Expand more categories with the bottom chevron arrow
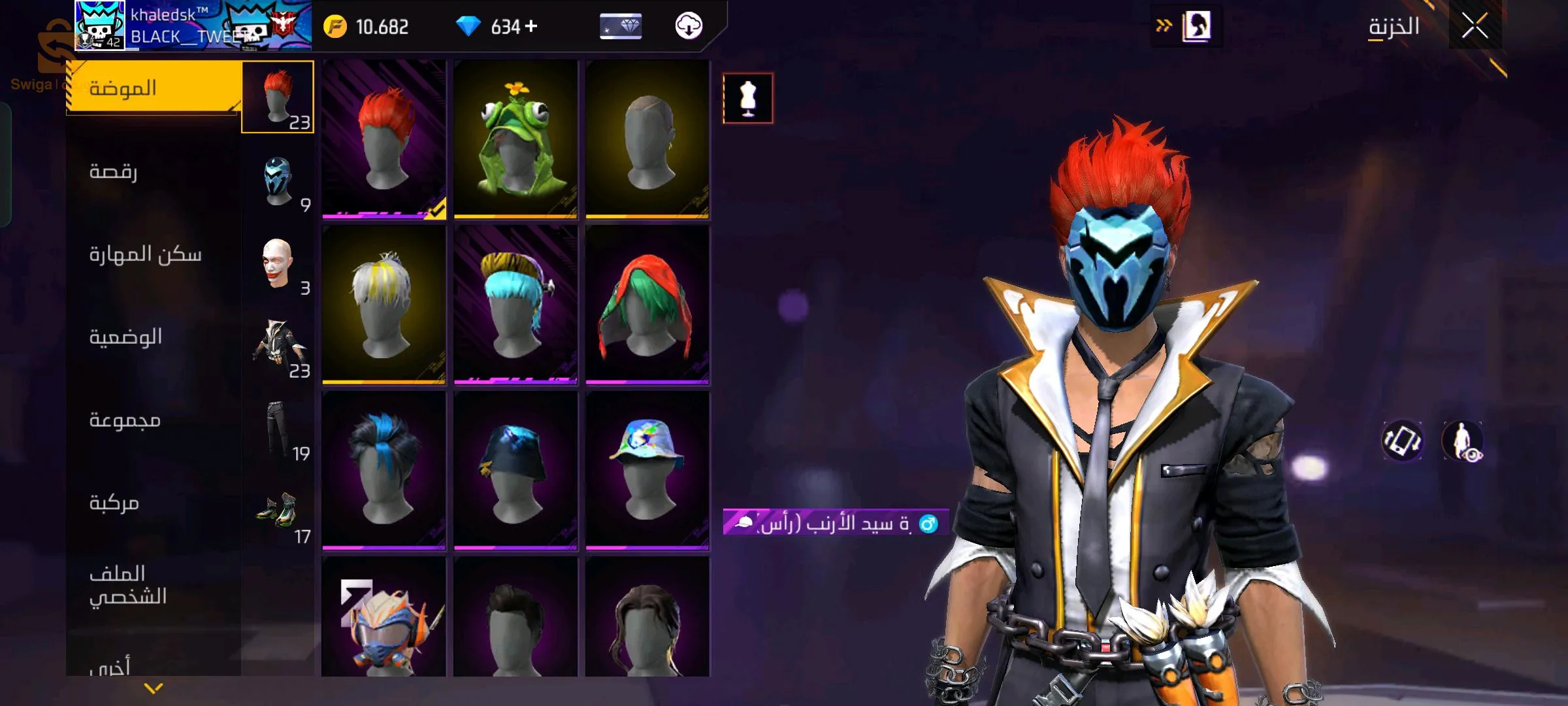Image resolution: width=1568 pixels, height=706 pixels. tap(152, 688)
